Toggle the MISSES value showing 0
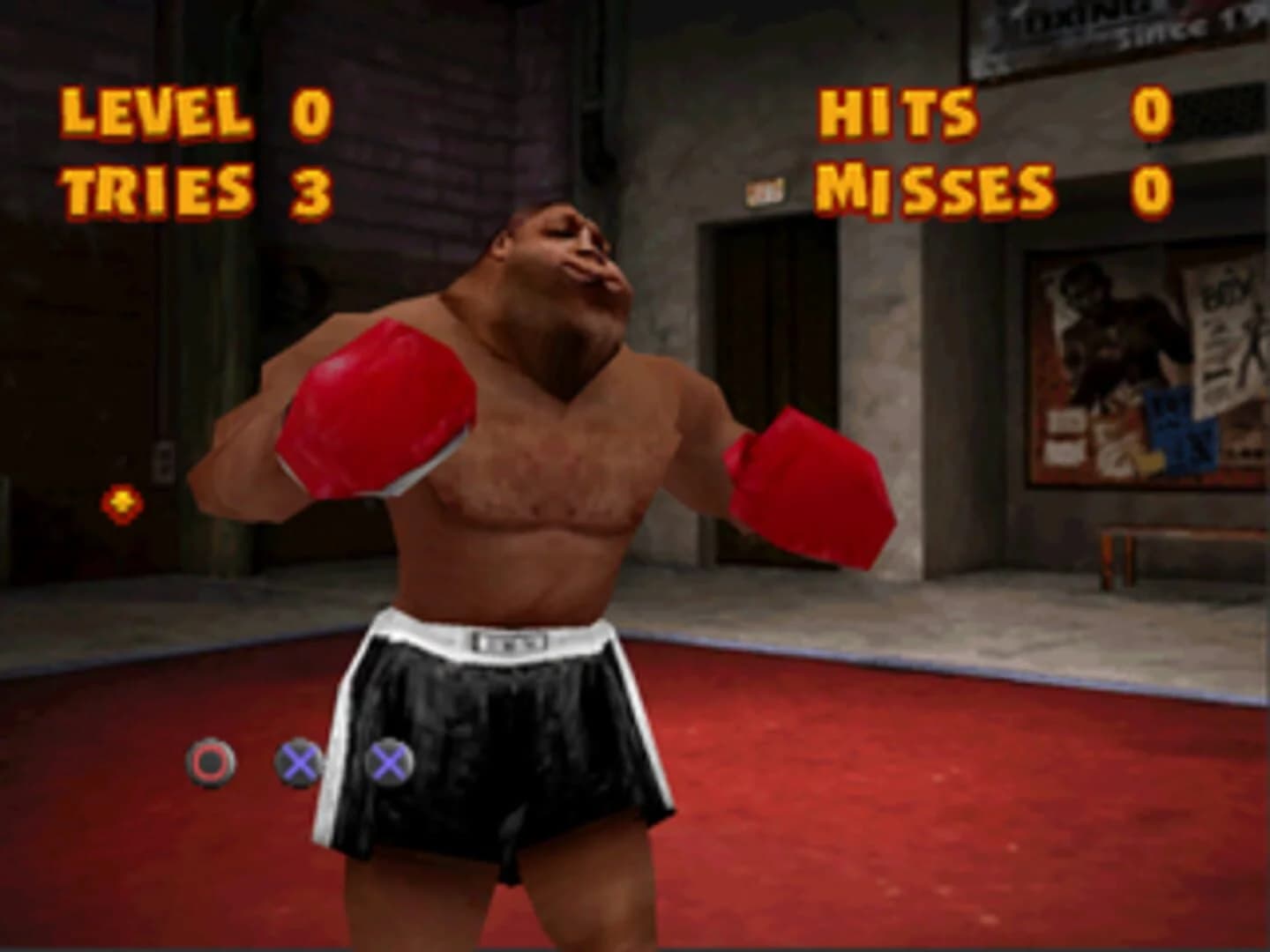1270x952 pixels. click(1147, 187)
